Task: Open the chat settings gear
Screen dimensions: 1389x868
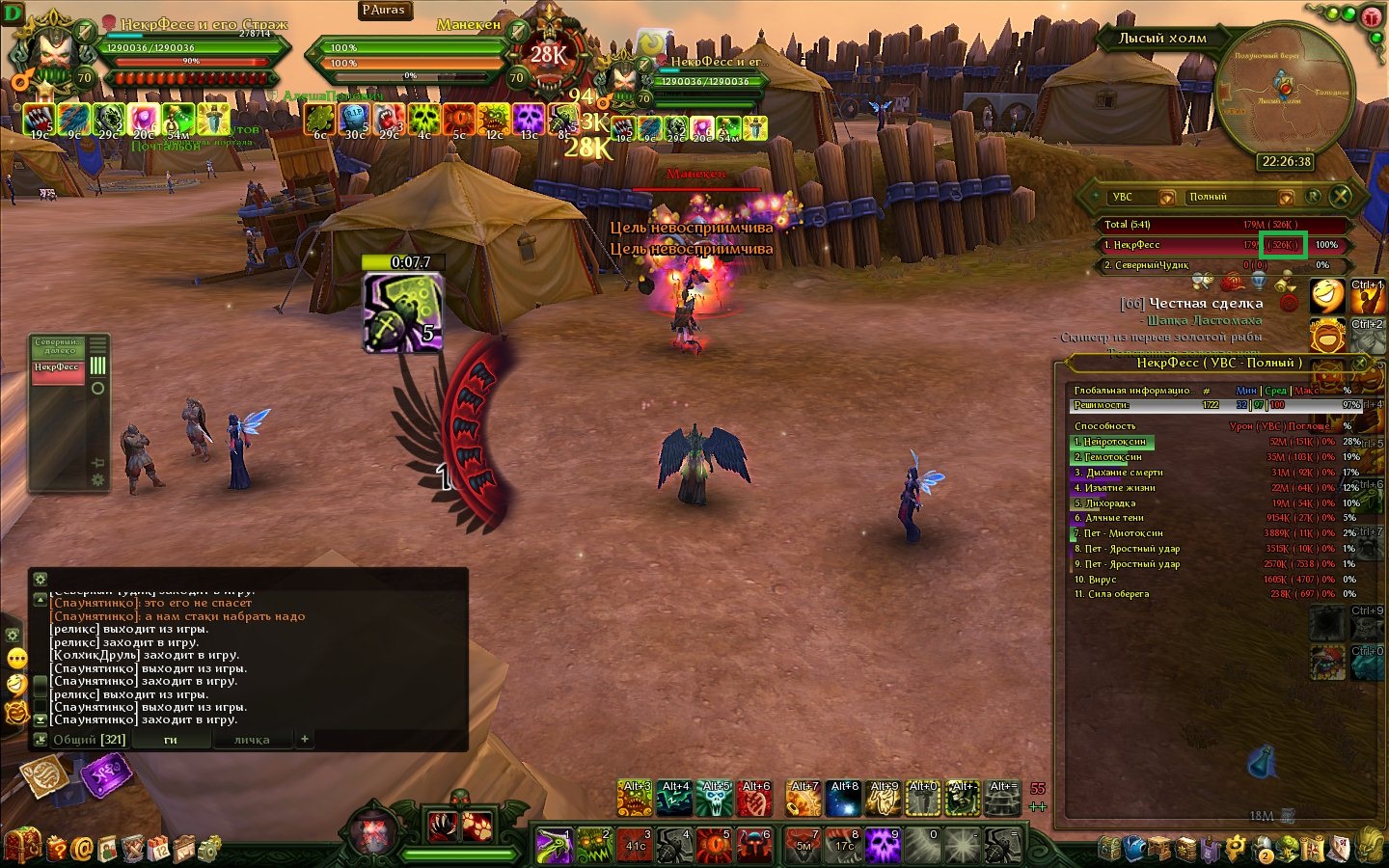Action: pyautogui.click(x=40, y=579)
